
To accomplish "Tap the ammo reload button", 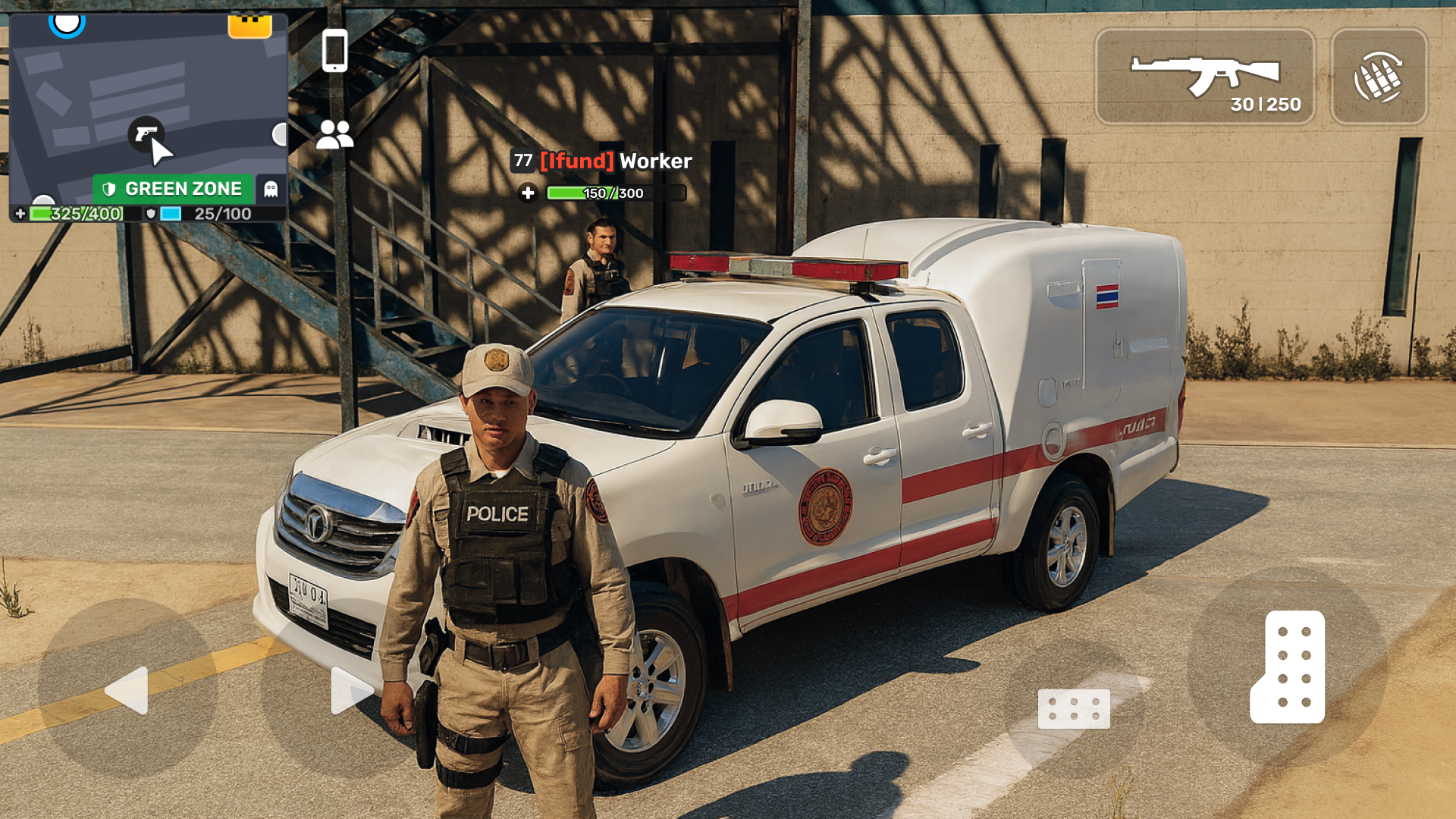I will coord(1378,77).
